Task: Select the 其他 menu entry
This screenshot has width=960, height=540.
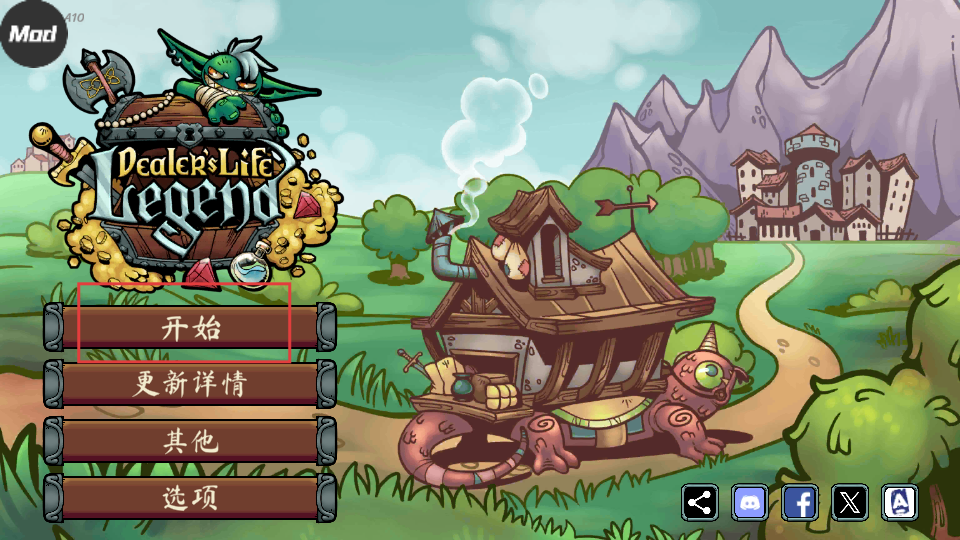Action: tap(190, 440)
